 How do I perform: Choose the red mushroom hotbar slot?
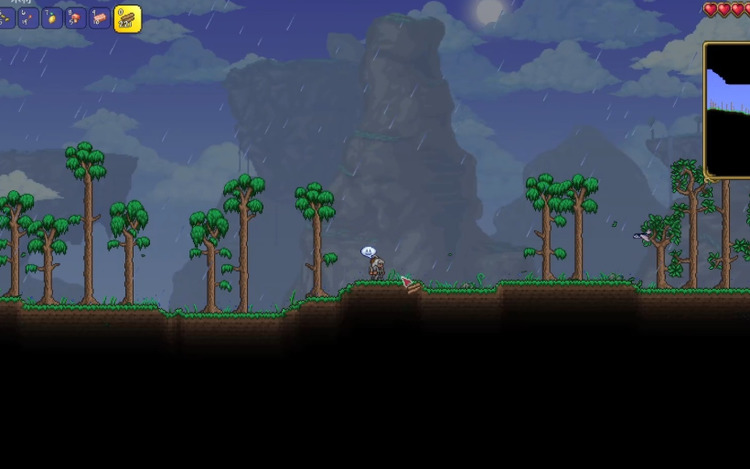[x=76, y=18]
